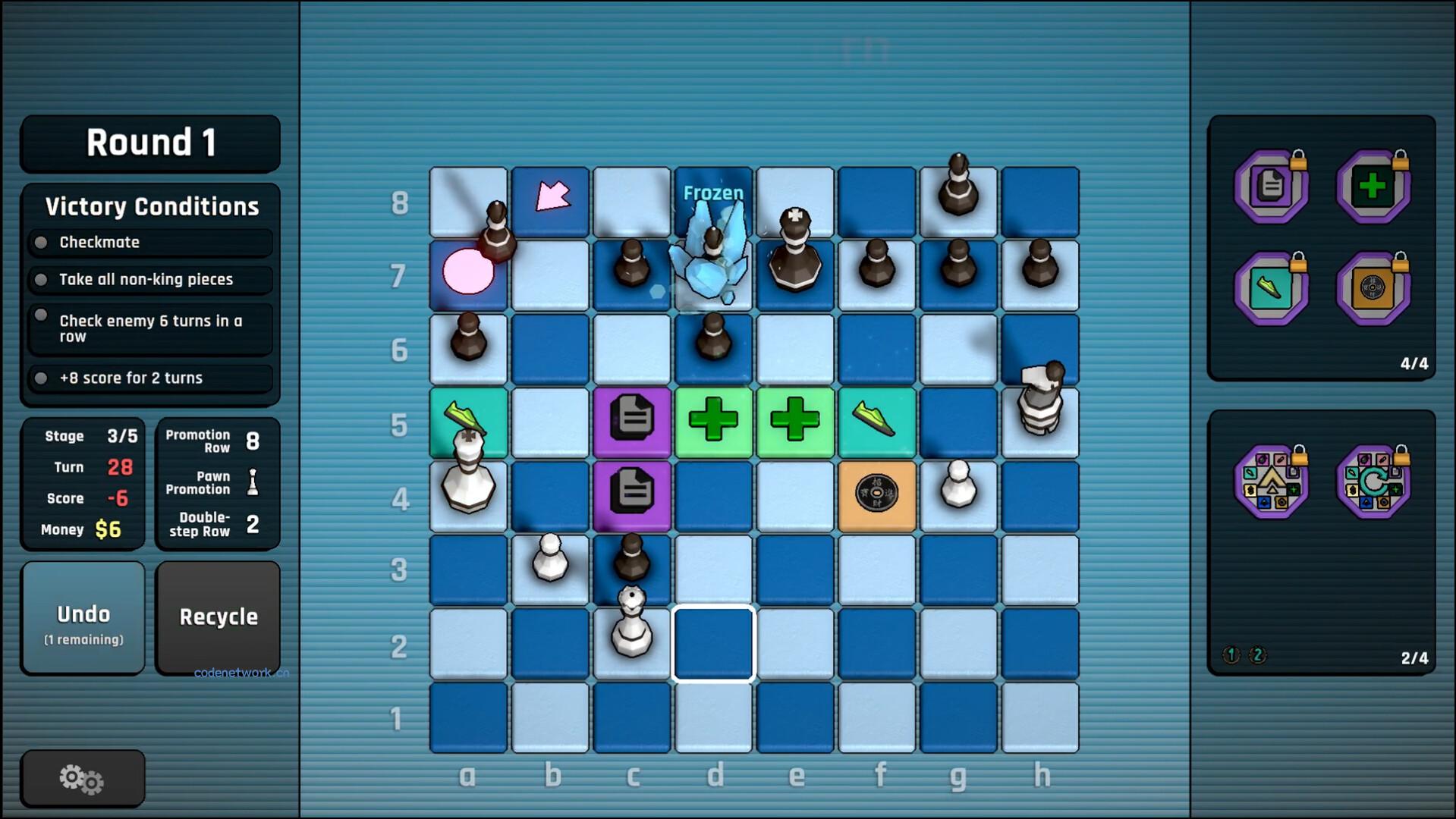Select the locked document tile token in upper inventory
This screenshot has height=819, width=1456.
[x=1269, y=184]
